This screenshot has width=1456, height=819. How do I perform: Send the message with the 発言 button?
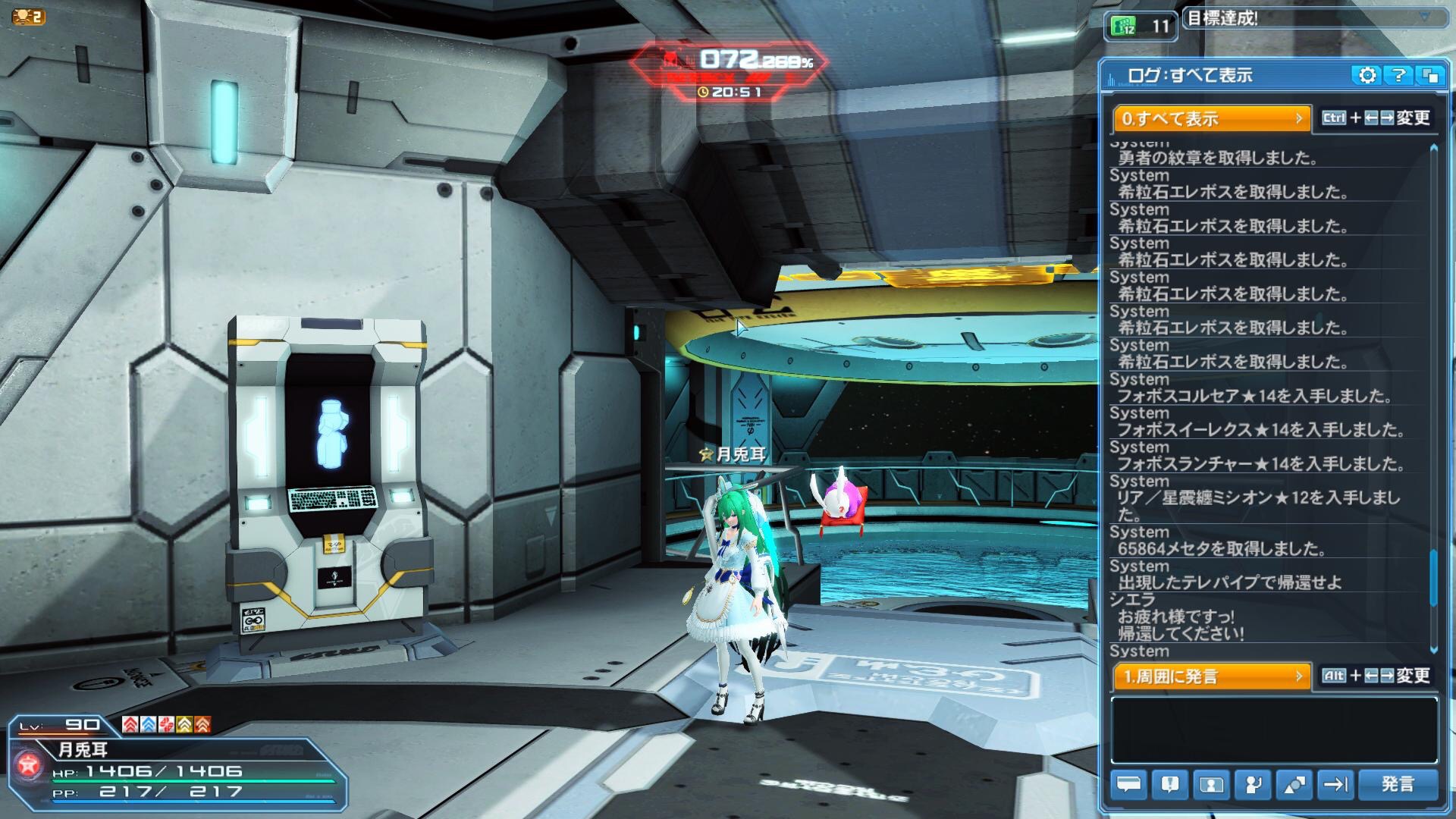coord(1398,784)
